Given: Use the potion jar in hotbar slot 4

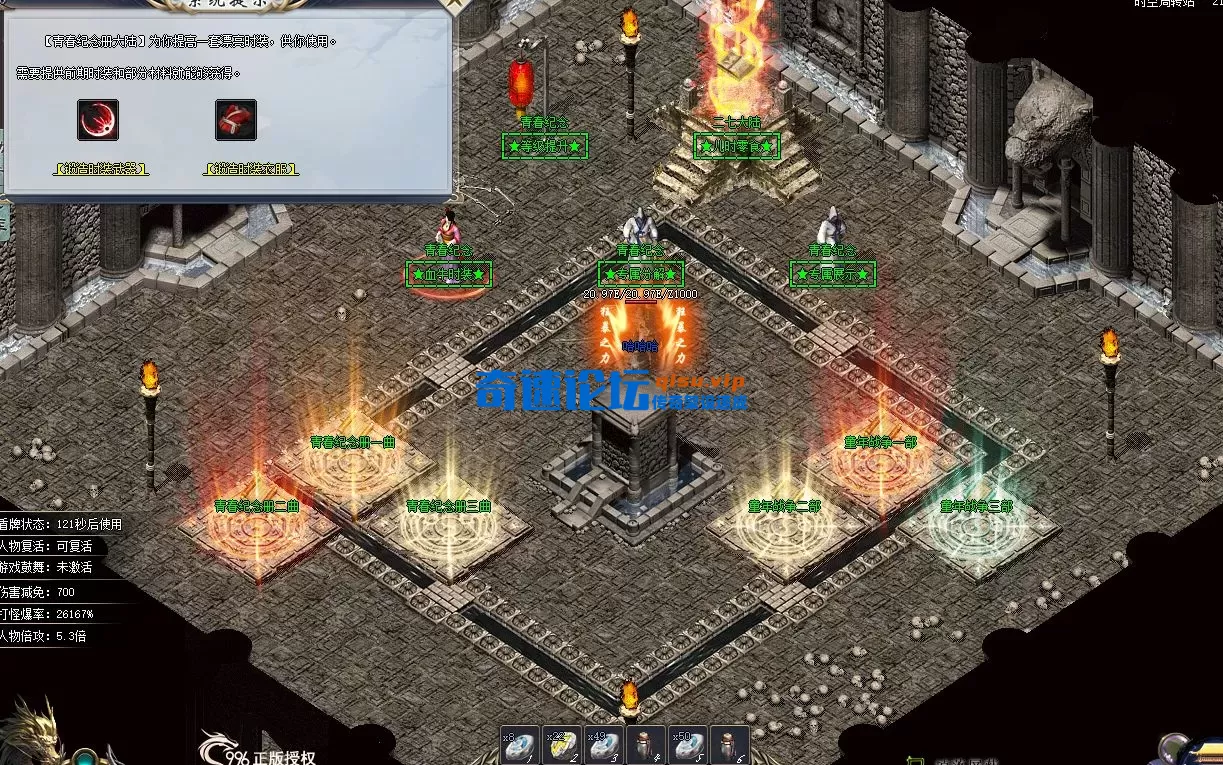Looking at the screenshot, I should pos(646,746).
